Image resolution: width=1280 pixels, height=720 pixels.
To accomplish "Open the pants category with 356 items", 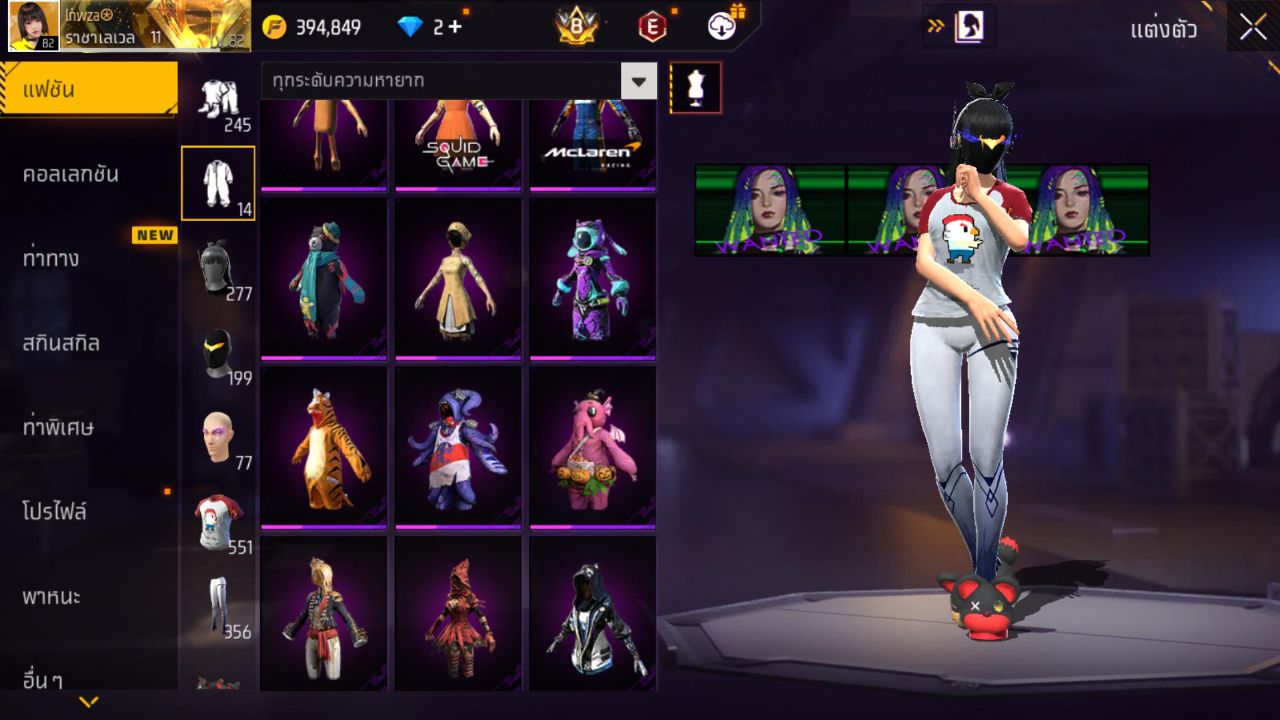I will pos(217,606).
